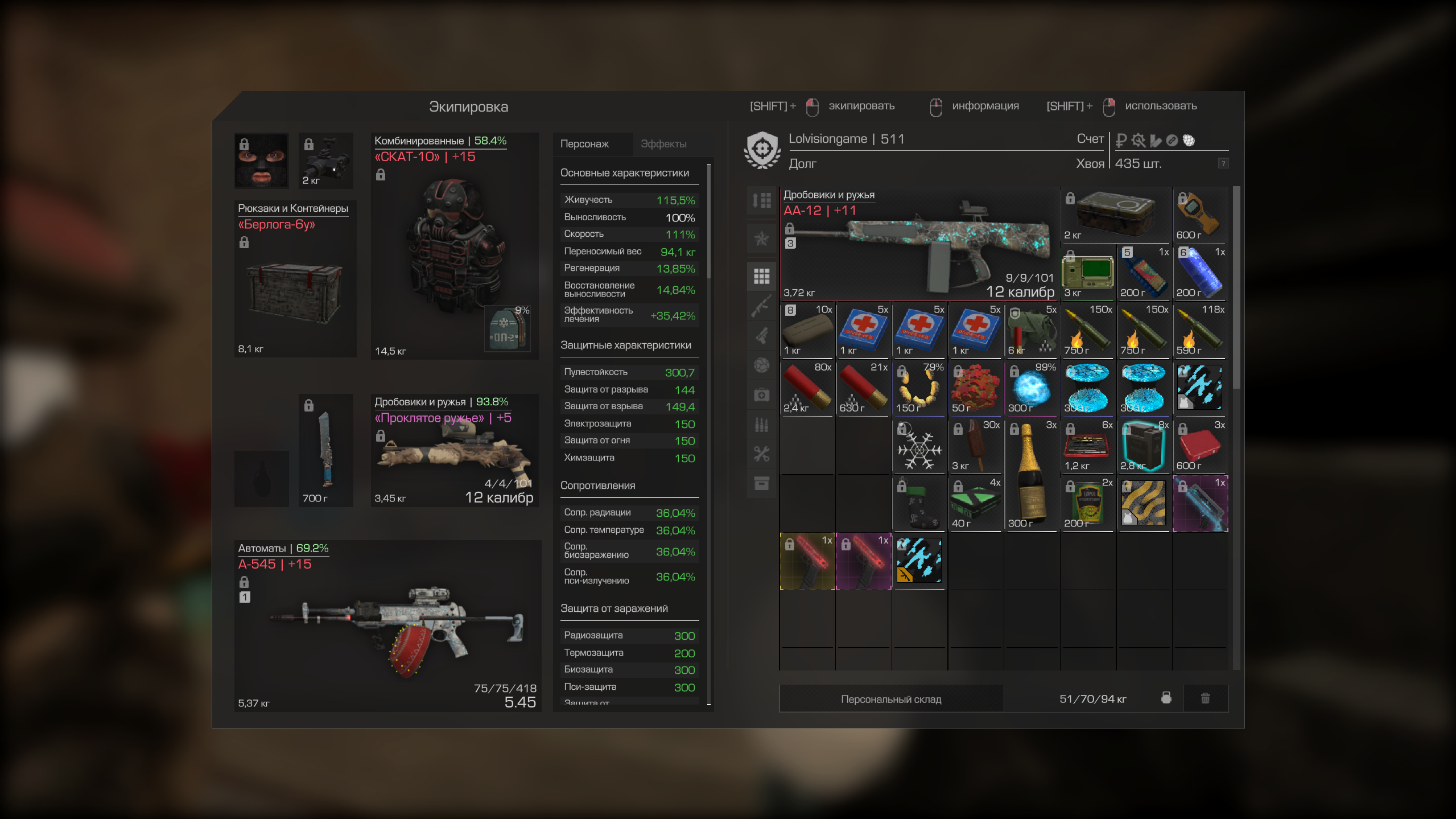This screenshot has width=1456, height=819.
Task: Open the Персонаж tab
Action: tap(584, 144)
